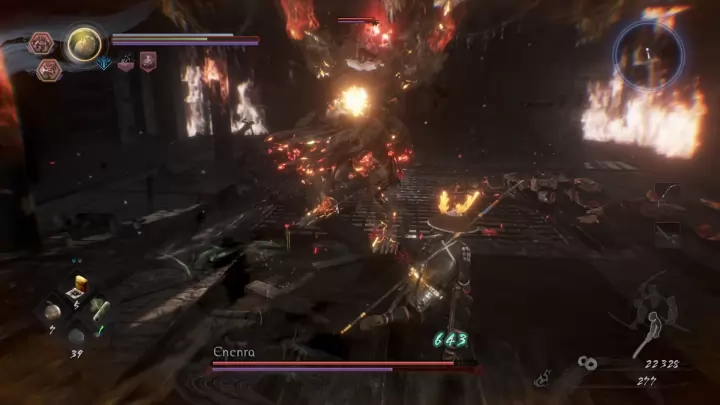Select the golden guardian spirit orb
720x405 pixels.
[x=83, y=43]
